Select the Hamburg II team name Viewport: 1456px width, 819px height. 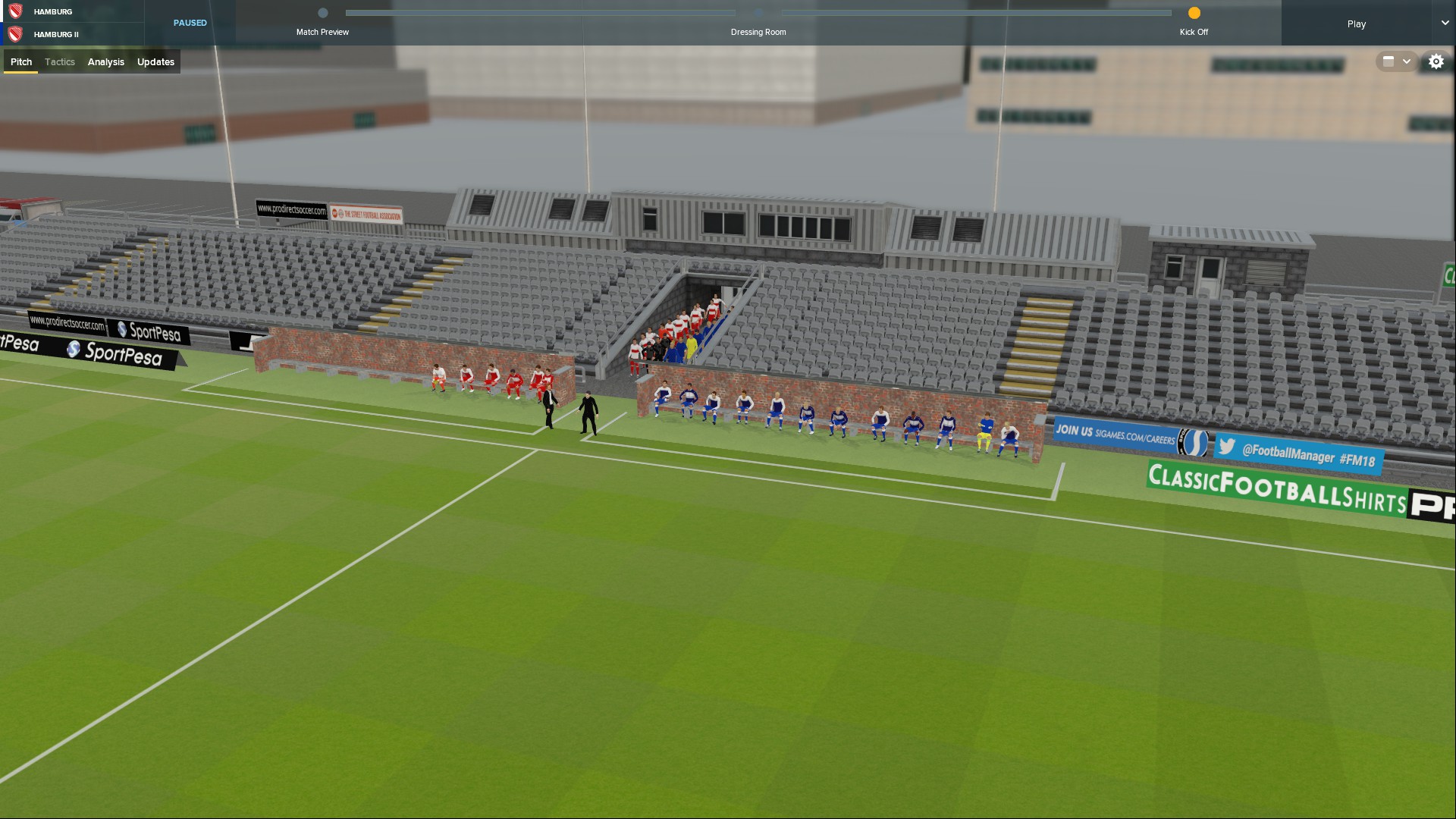click(56, 34)
